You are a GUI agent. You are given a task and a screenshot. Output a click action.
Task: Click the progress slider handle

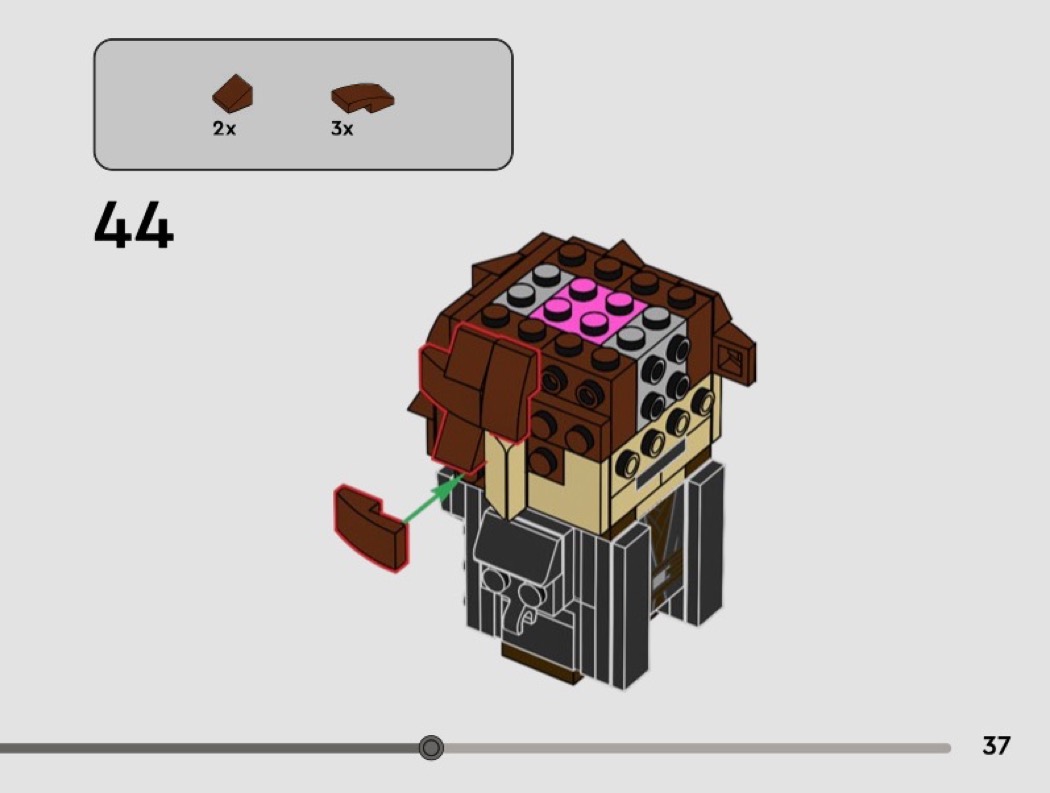(431, 747)
